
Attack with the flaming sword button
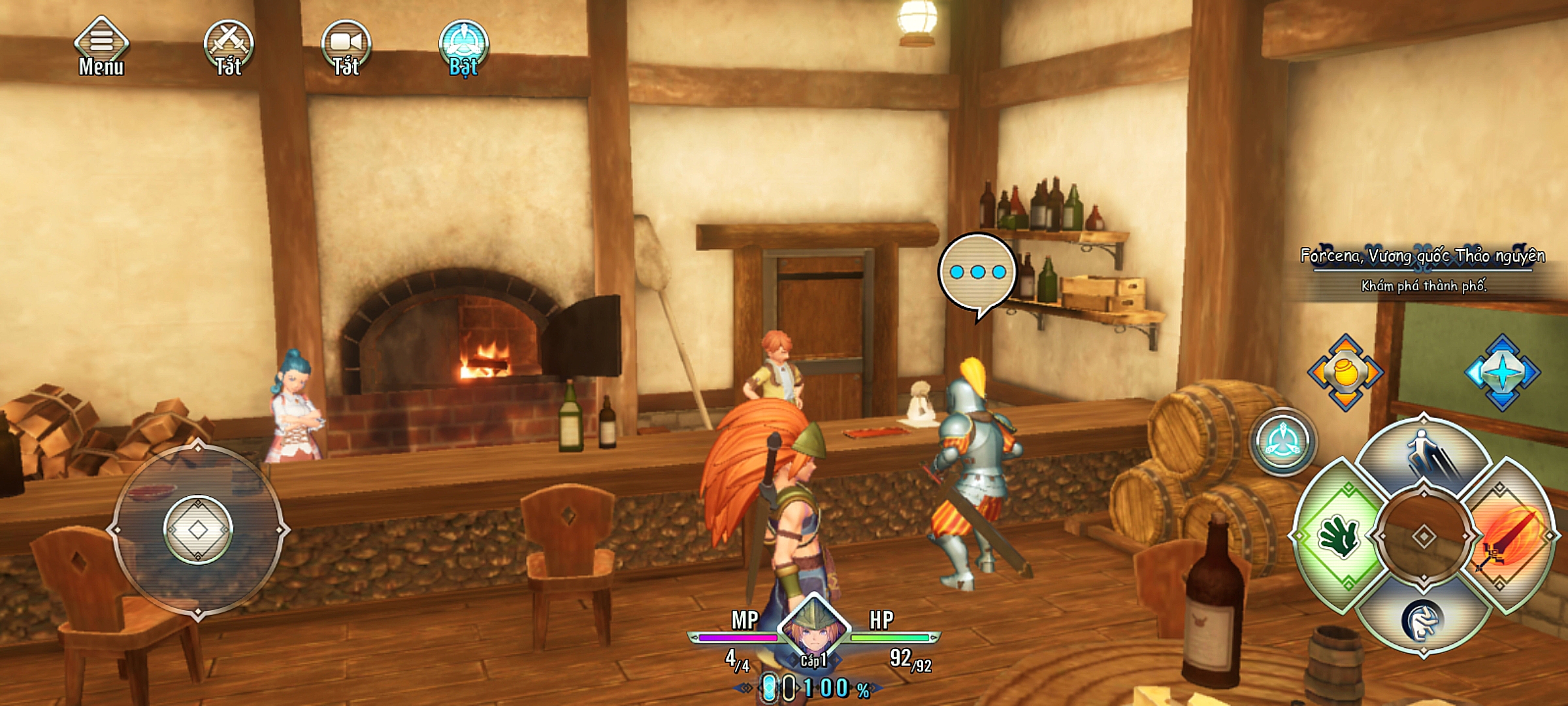click(1511, 537)
